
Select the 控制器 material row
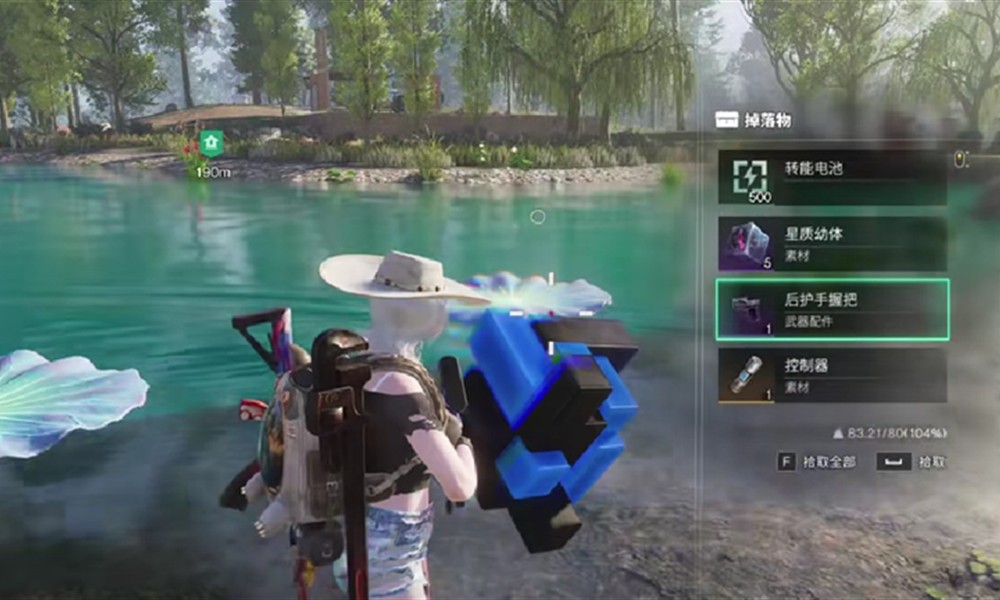pos(832,375)
